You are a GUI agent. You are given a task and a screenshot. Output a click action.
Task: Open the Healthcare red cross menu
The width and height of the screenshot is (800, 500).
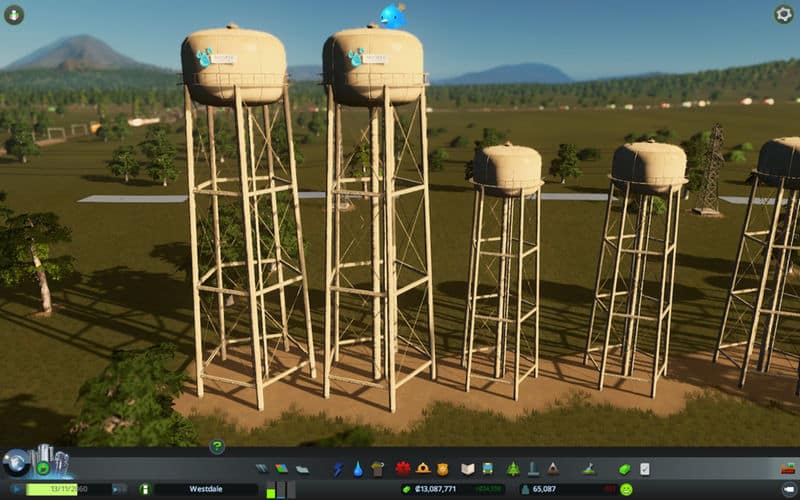click(x=403, y=468)
